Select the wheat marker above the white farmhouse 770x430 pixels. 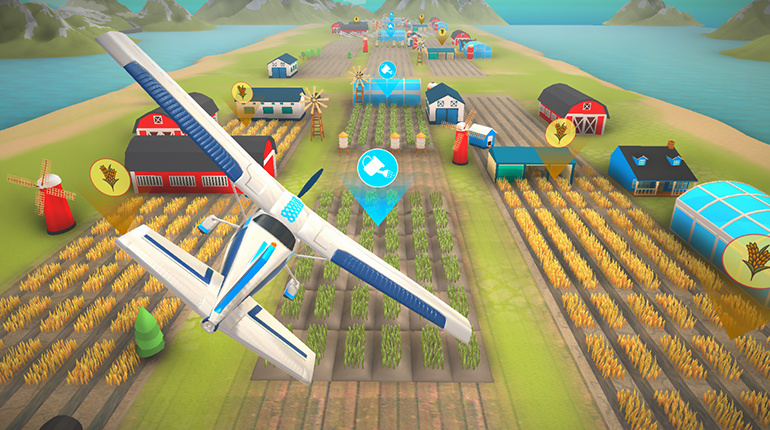pyautogui.click(x=242, y=92)
